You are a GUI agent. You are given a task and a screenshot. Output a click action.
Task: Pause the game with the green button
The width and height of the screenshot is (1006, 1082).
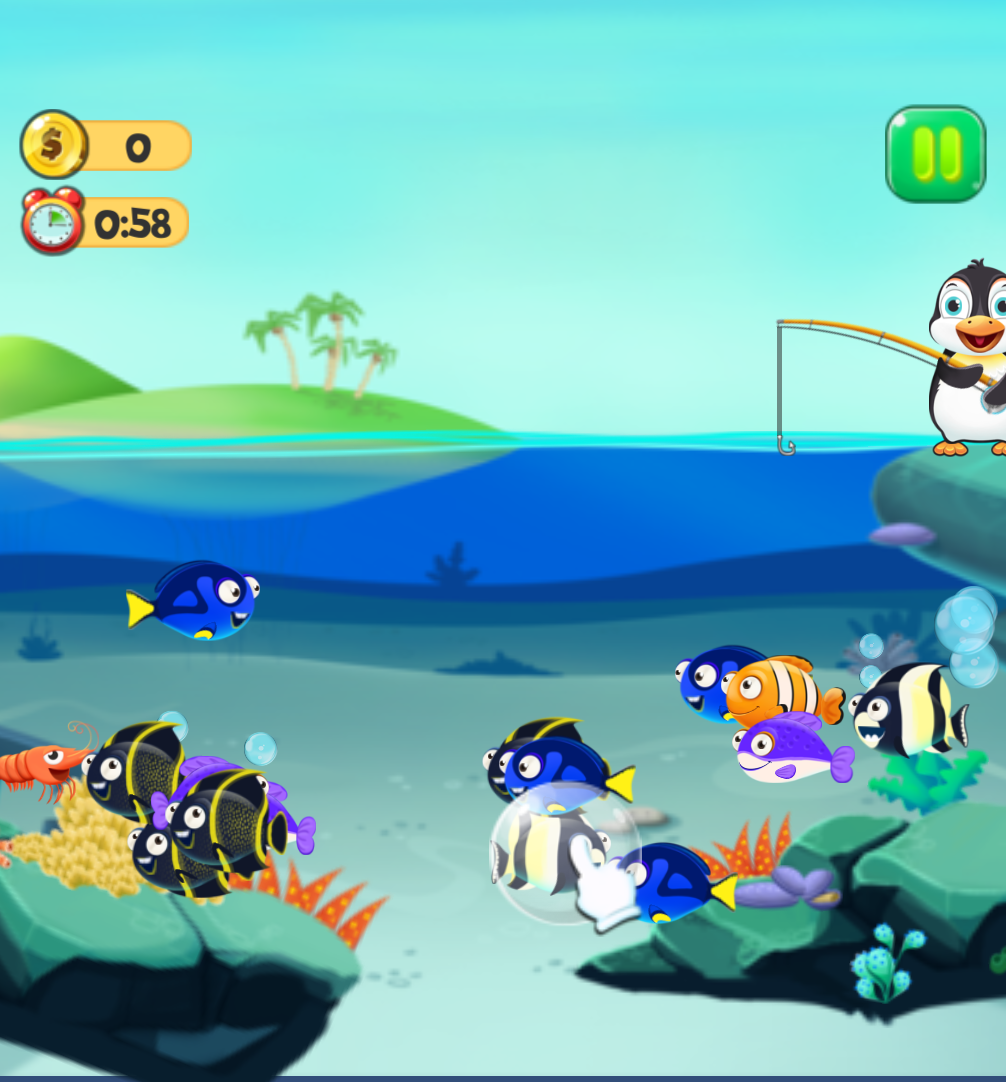tap(935, 154)
